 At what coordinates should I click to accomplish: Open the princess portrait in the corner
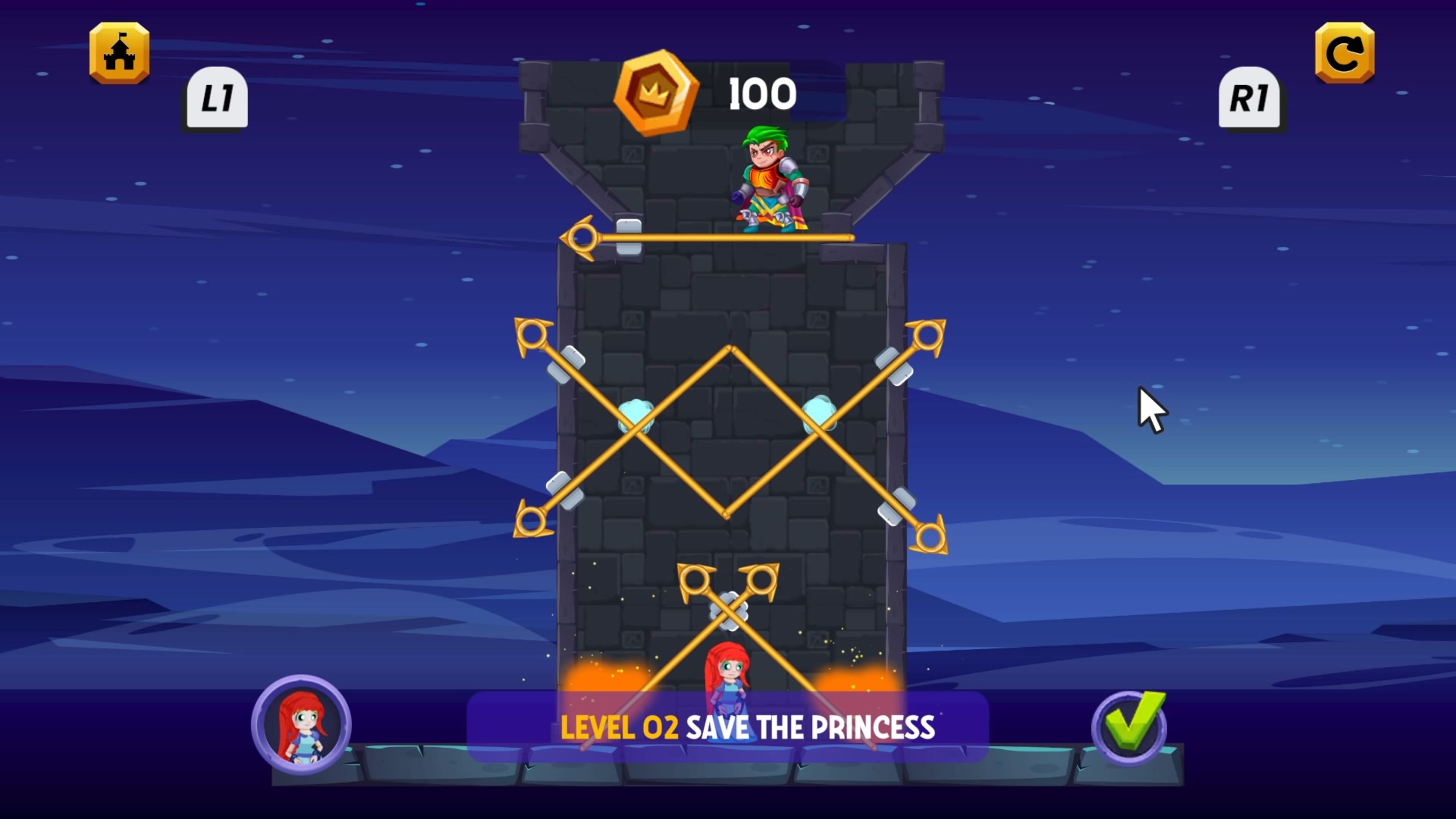(303, 728)
